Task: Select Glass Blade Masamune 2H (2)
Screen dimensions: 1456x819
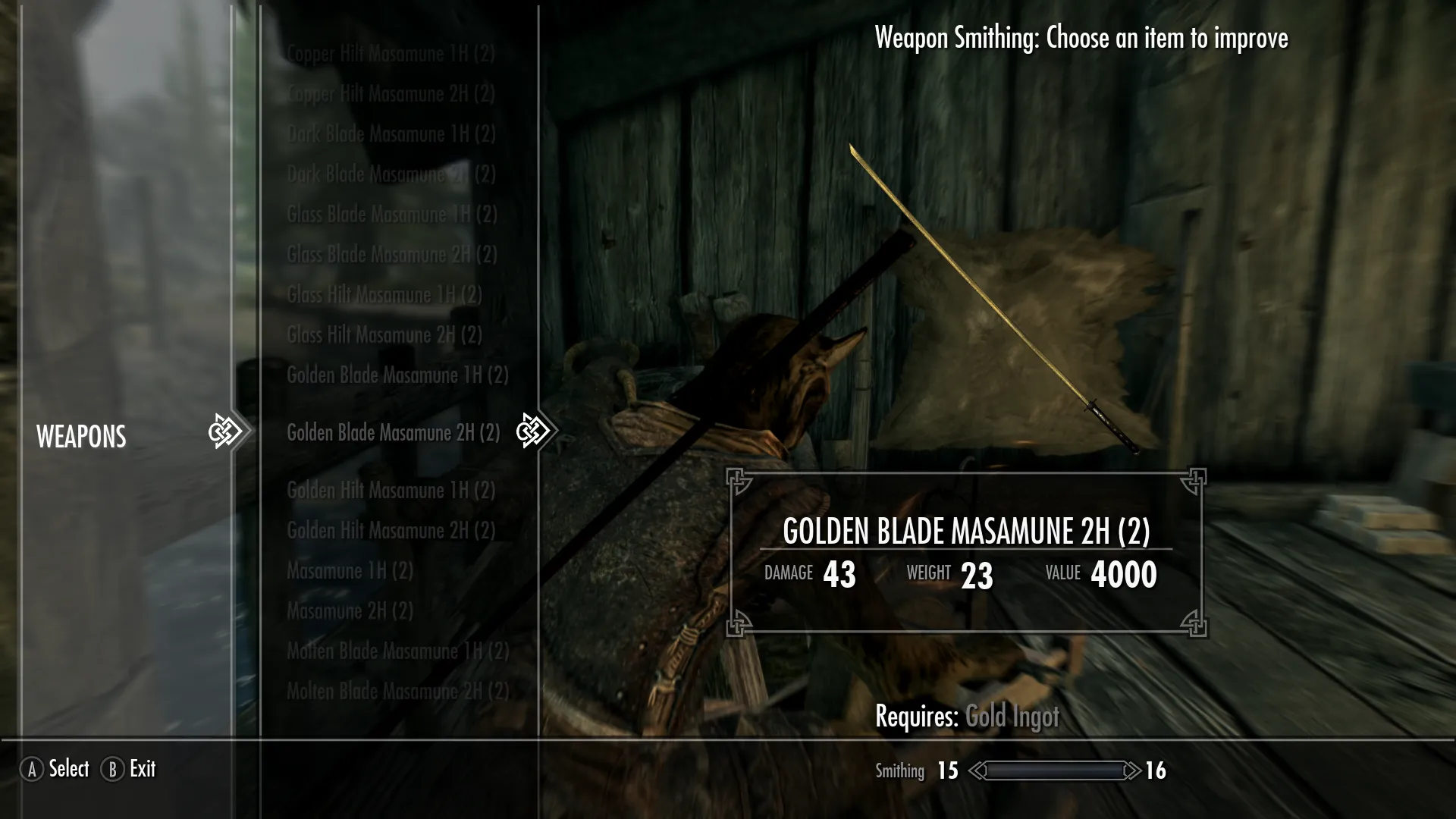Action: click(391, 255)
